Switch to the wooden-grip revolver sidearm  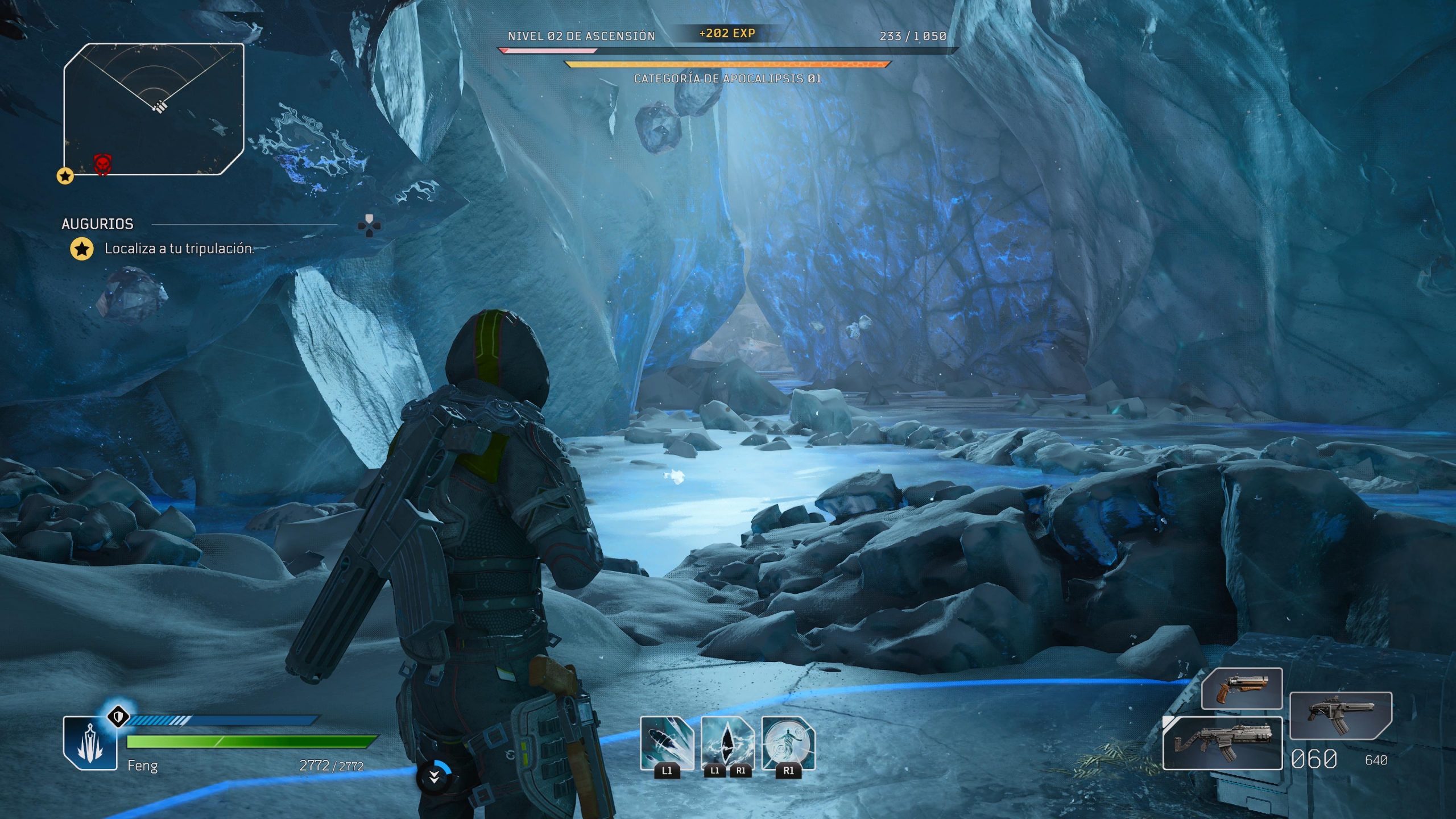pyautogui.click(x=1242, y=689)
